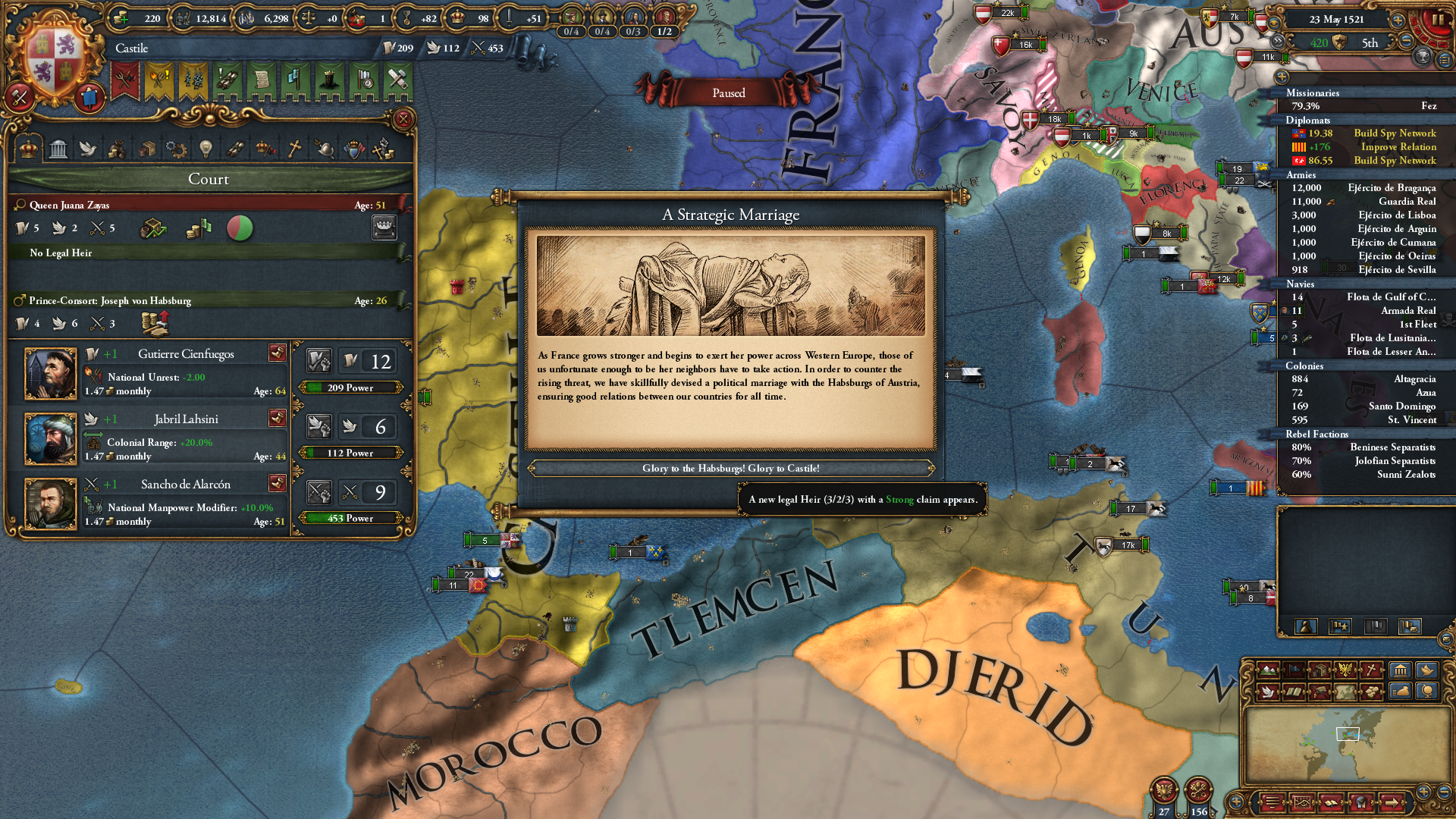Image resolution: width=1456 pixels, height=819 pixels.
Task: Select advisor Jabril Lahsini's portrait
Action: [51, 438]
